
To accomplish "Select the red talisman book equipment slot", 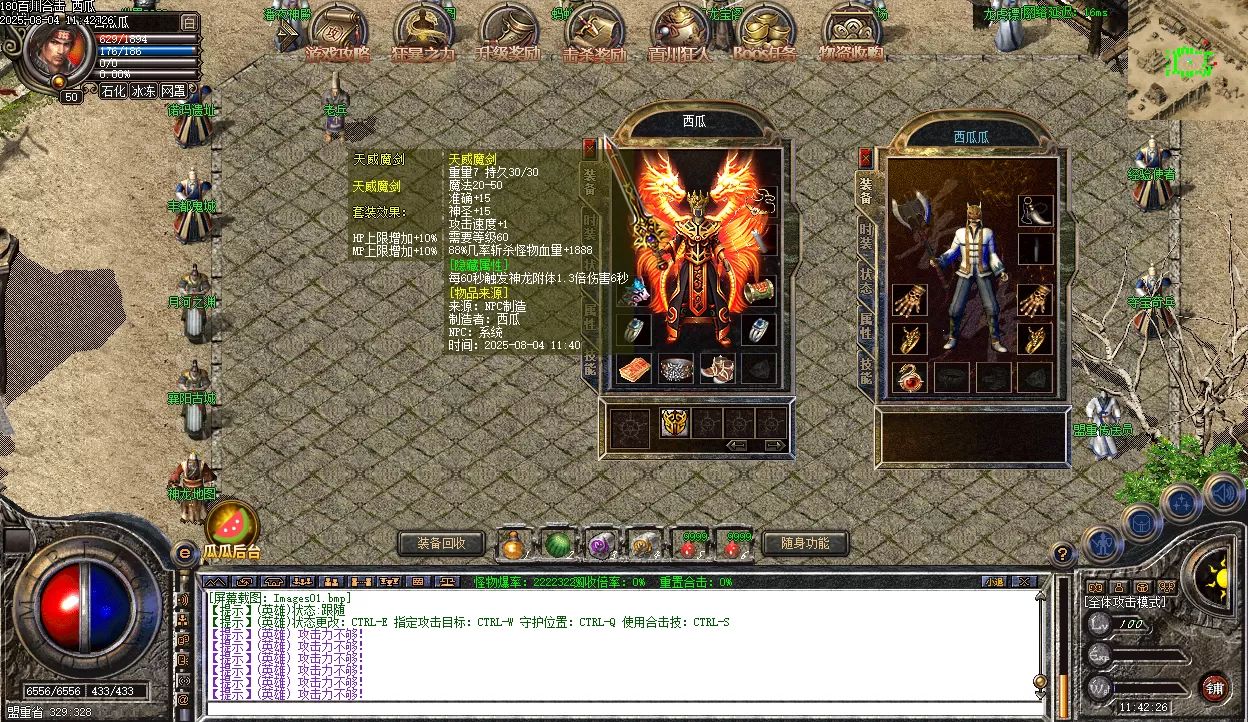I will click(x=634, y=369).
